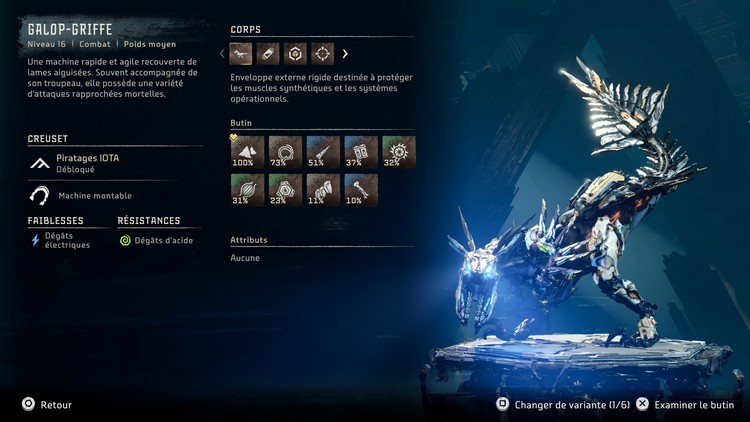750x422 pixels.
Task: Choose the hexagon core component tab
Action: (295, 54)
